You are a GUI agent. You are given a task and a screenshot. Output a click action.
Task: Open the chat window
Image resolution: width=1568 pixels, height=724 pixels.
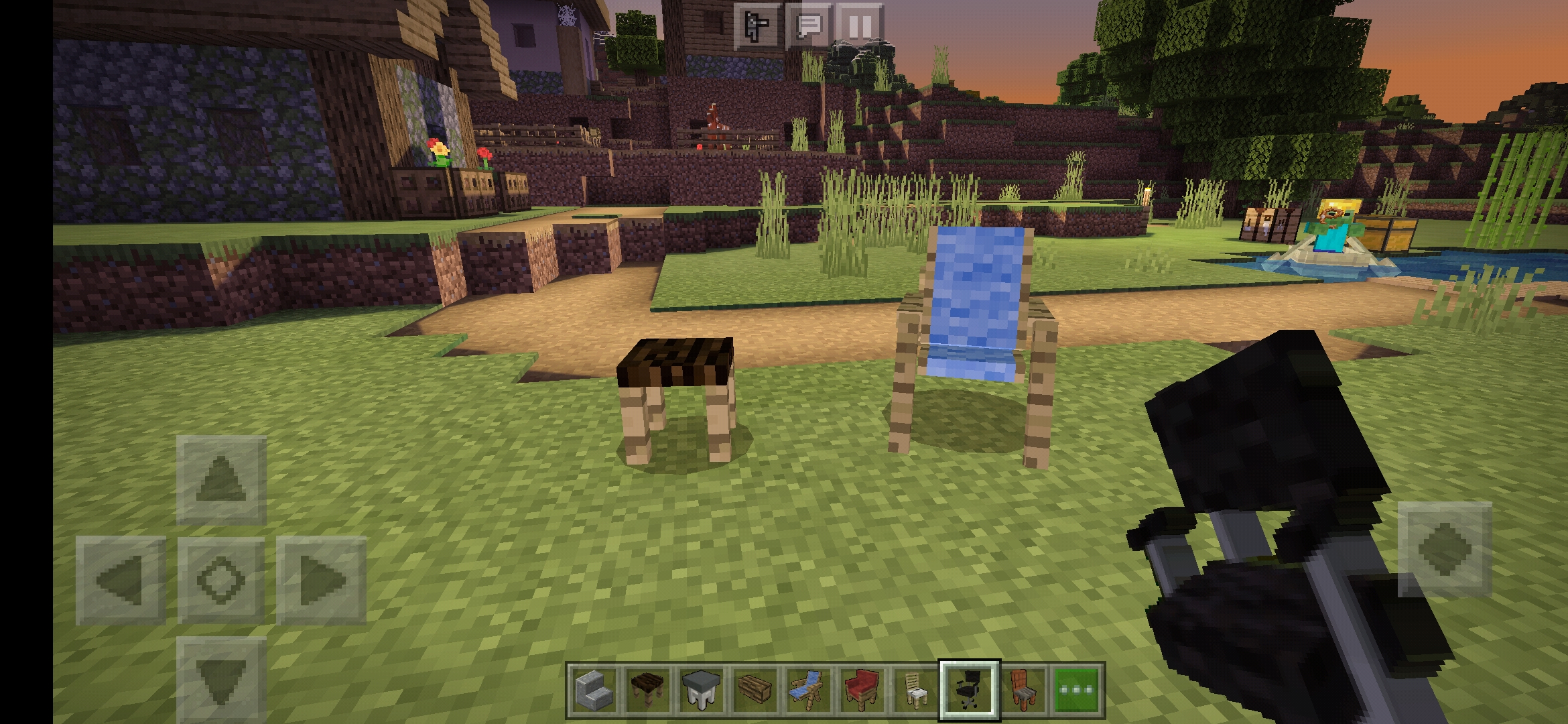(809, 27)
